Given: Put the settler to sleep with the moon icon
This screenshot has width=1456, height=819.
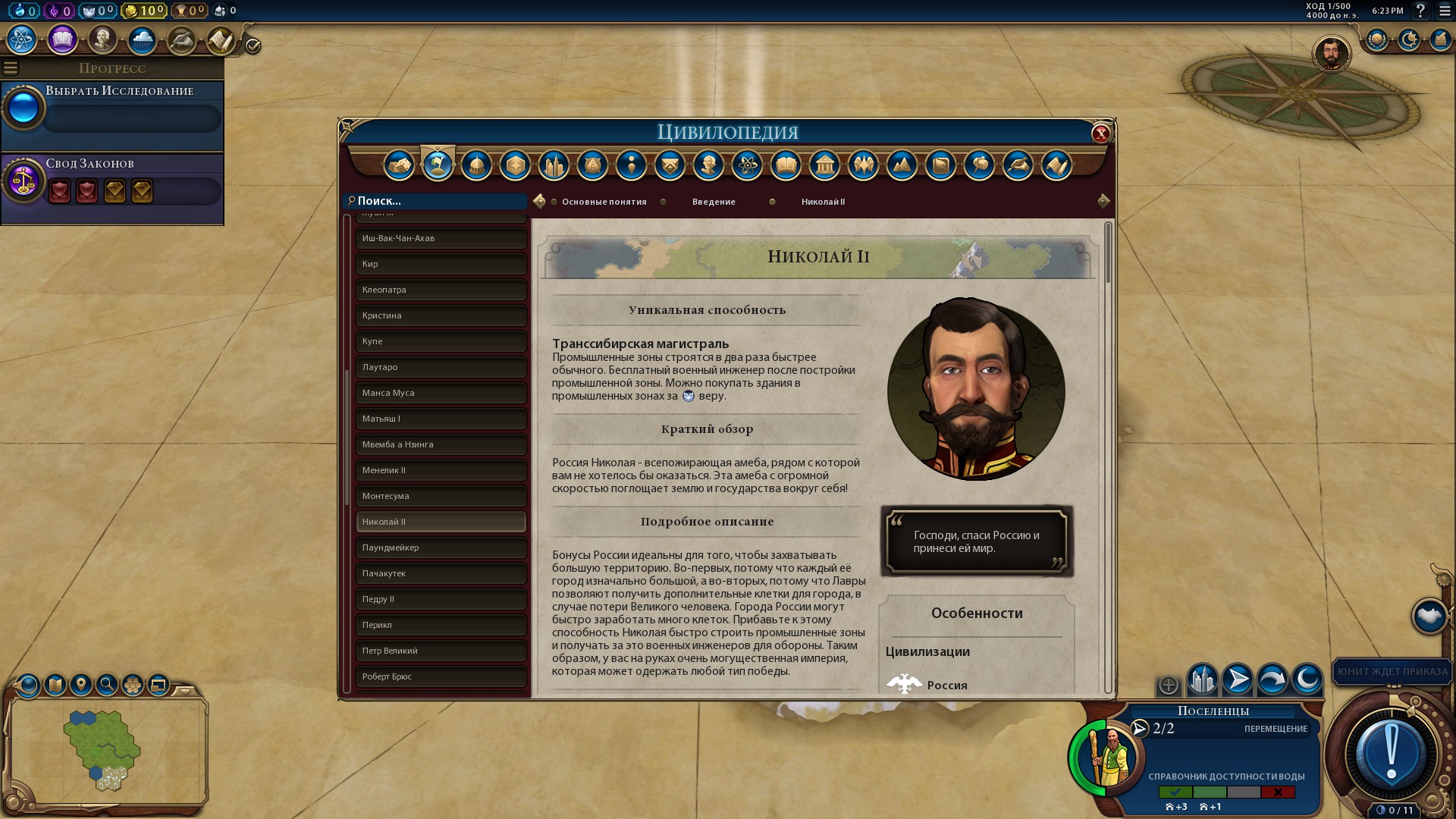Looking at the screenshot, I should click(1307, 681).
